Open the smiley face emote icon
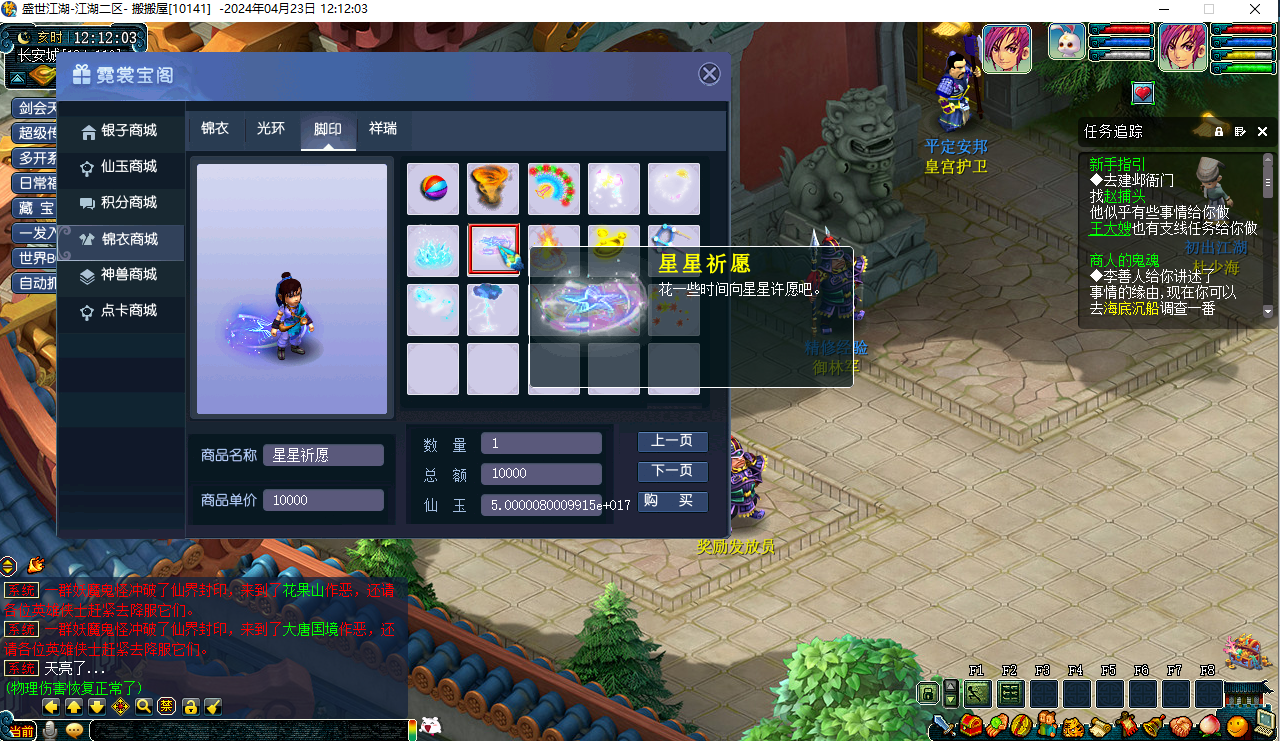Viewport: 1280px width, 741px height. (1236, 724)
